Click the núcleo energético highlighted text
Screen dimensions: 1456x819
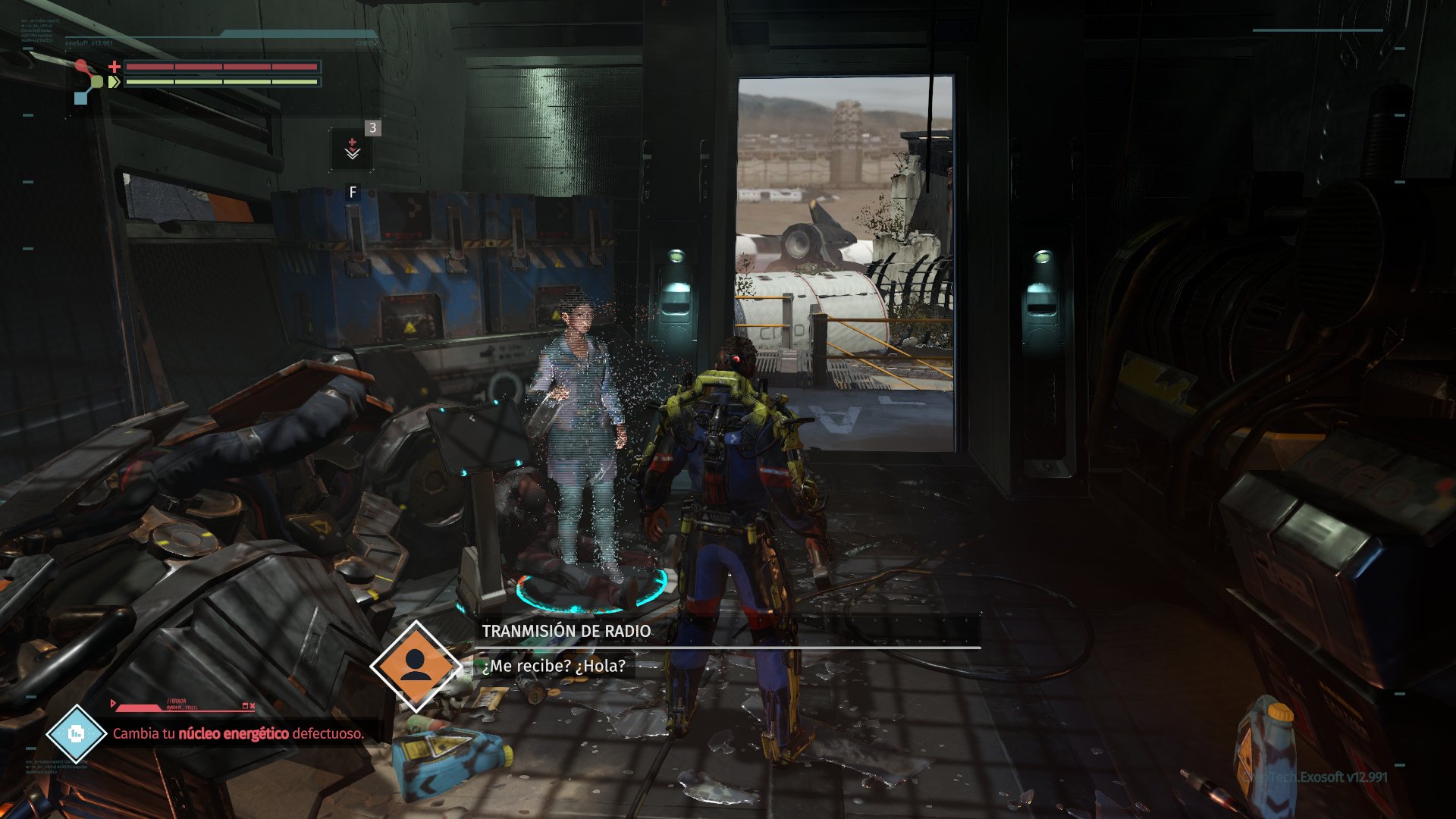point(234,733)
